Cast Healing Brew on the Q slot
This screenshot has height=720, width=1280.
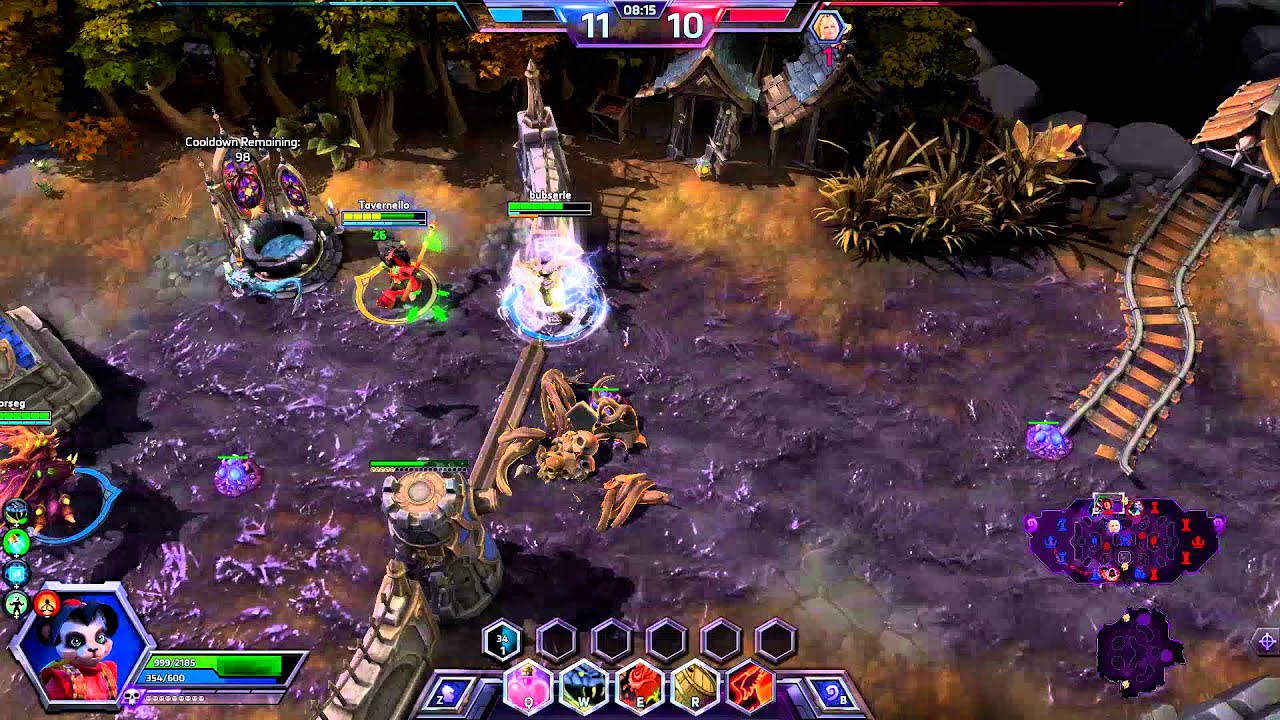(528, 689)
